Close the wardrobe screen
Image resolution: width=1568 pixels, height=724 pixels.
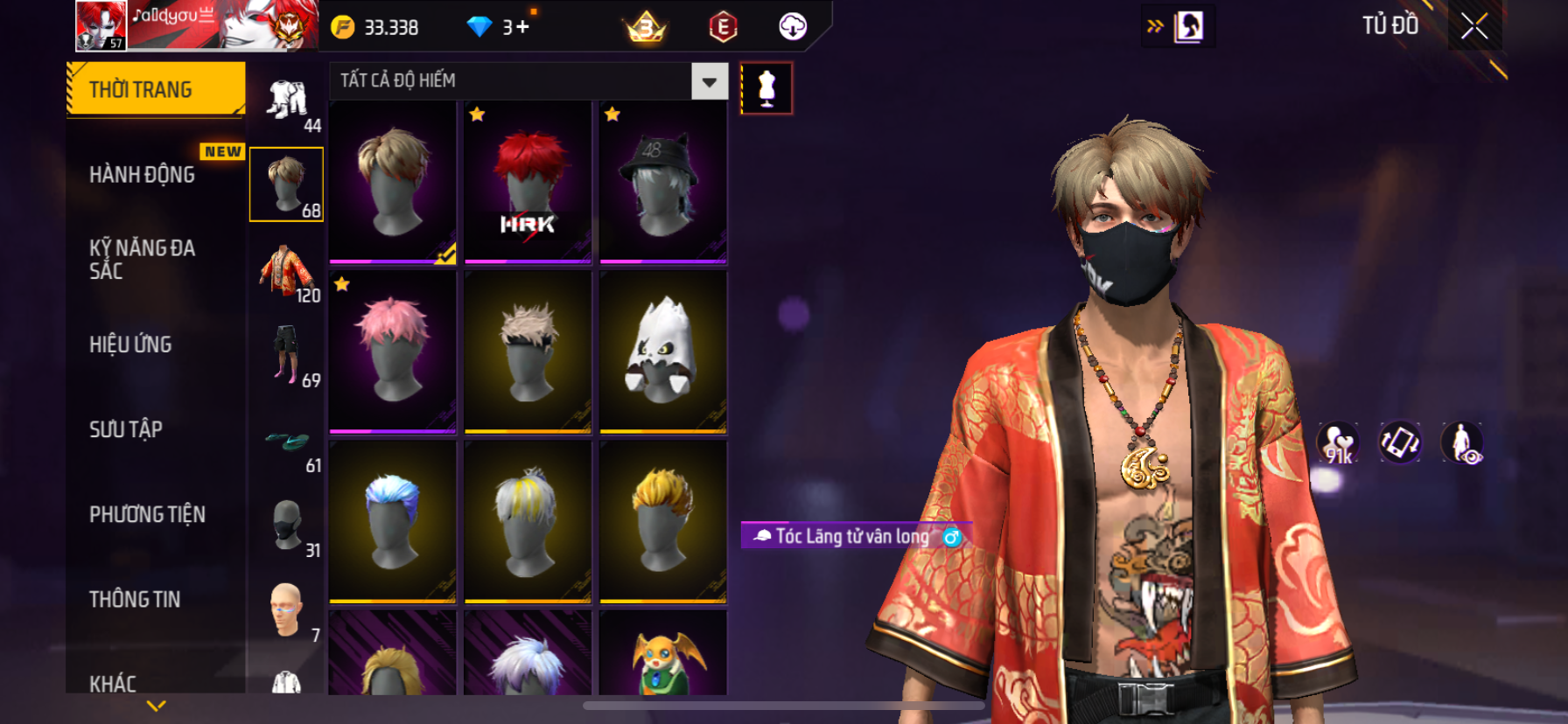coord(1473,27)
